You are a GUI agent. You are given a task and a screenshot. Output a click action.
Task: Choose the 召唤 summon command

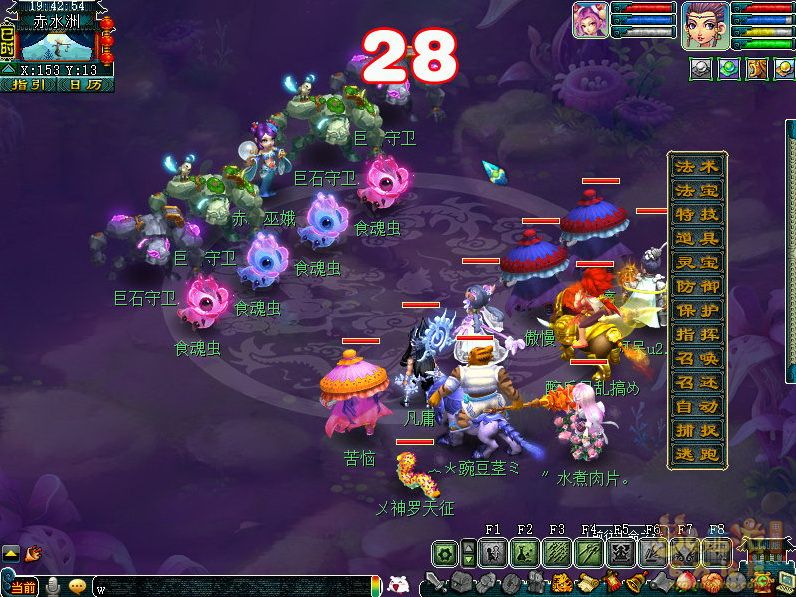point(697,358)
